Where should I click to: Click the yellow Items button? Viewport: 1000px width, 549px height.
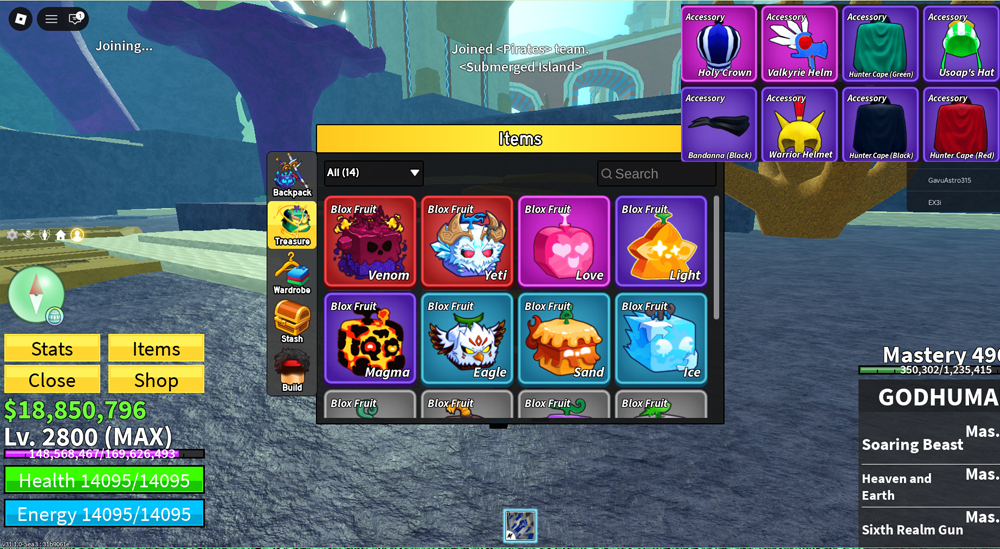pos(156,348)
